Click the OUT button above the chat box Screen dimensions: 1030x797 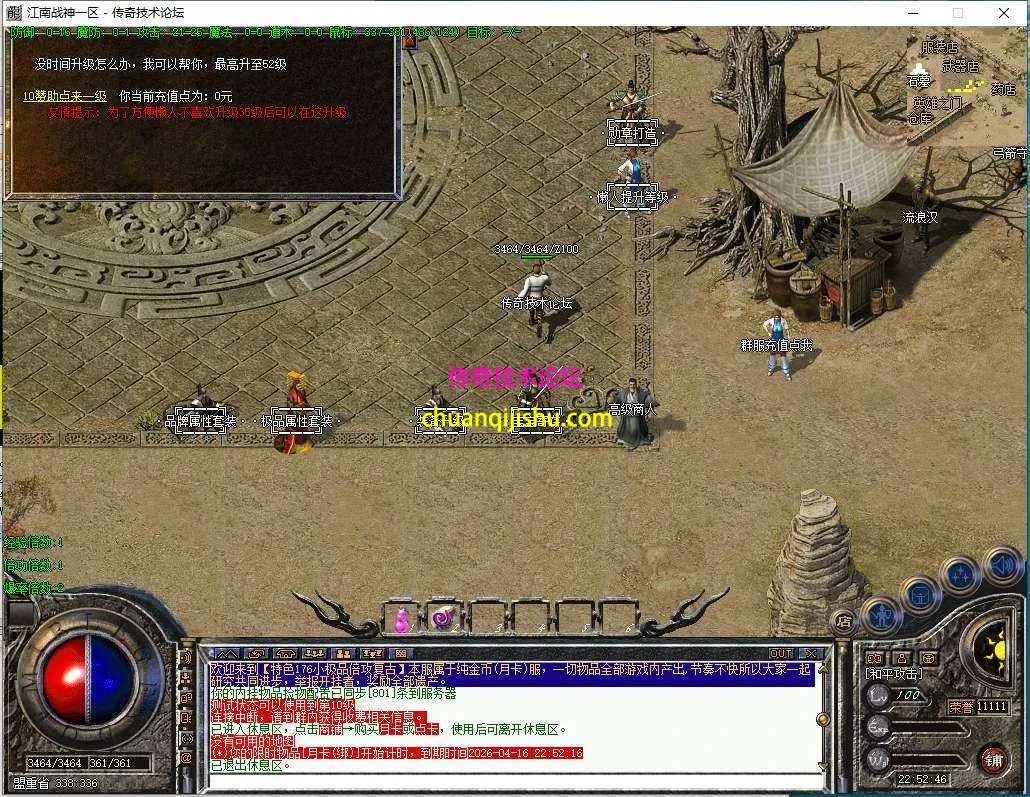(781, 654)
